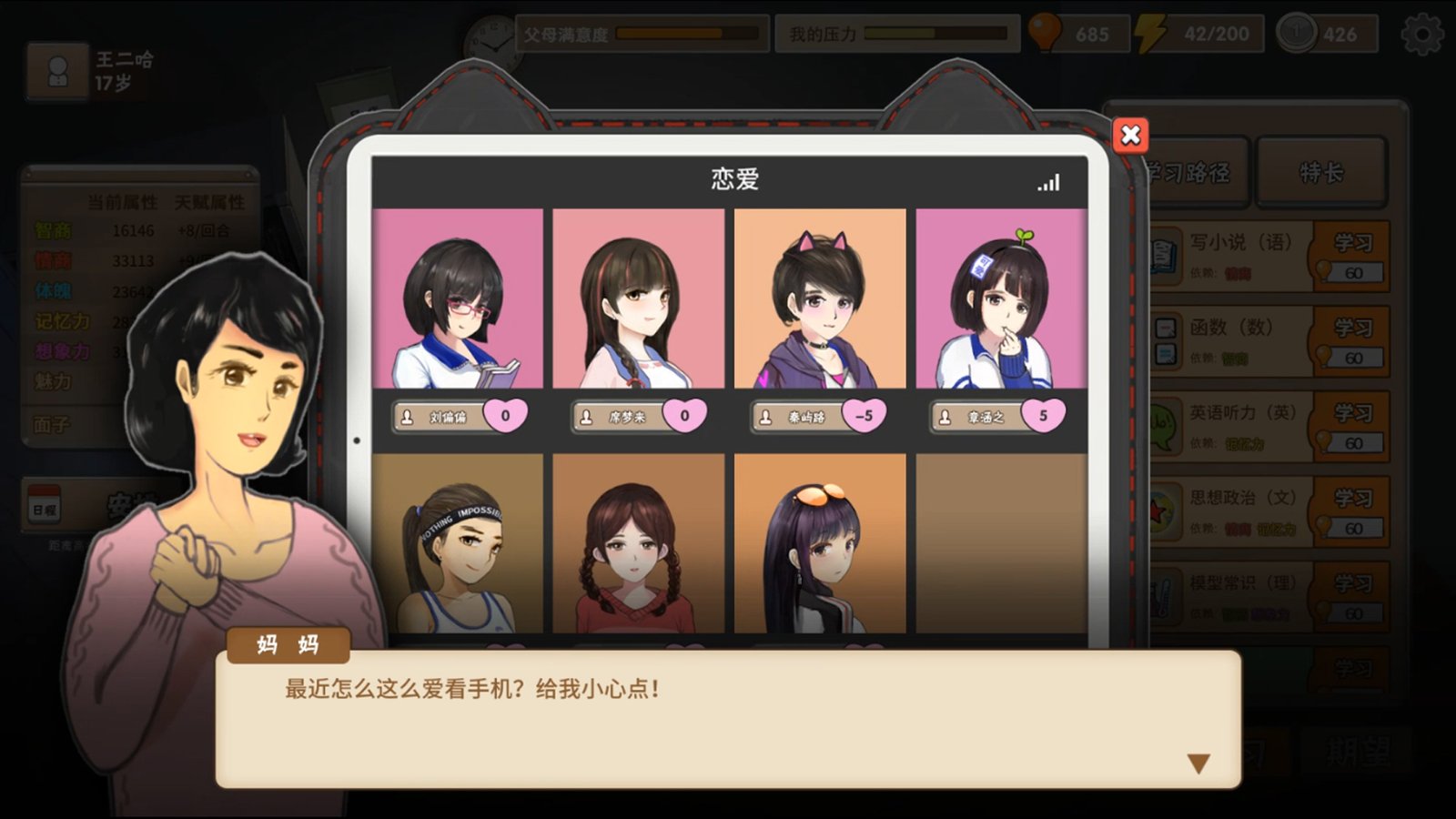Click 王二哈's profile portrait icon
Viewport: 1456px width, 819px height.
pos(57,70)
